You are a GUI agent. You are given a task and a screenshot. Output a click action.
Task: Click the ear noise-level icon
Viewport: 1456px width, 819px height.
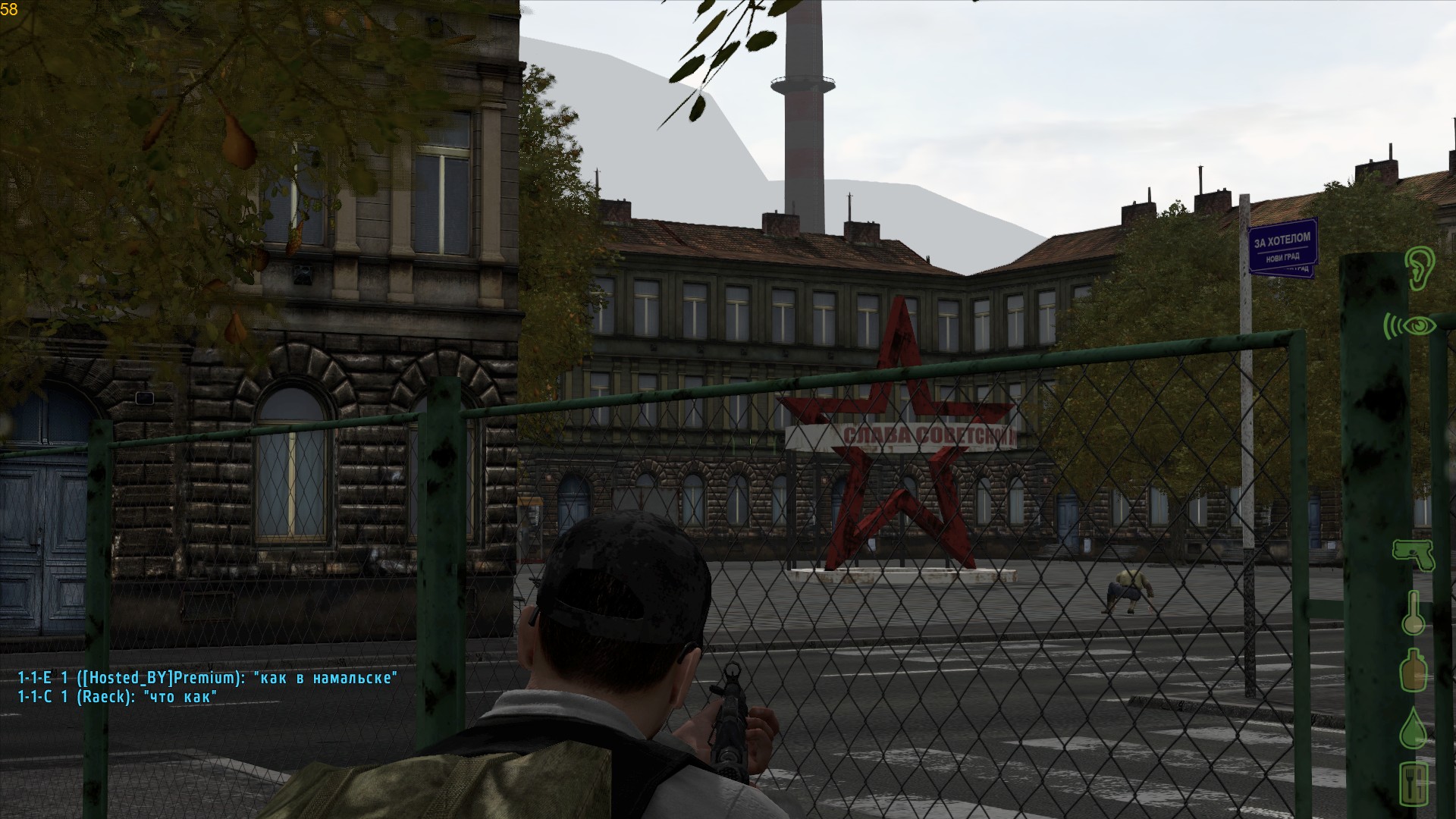[1416, 267]
